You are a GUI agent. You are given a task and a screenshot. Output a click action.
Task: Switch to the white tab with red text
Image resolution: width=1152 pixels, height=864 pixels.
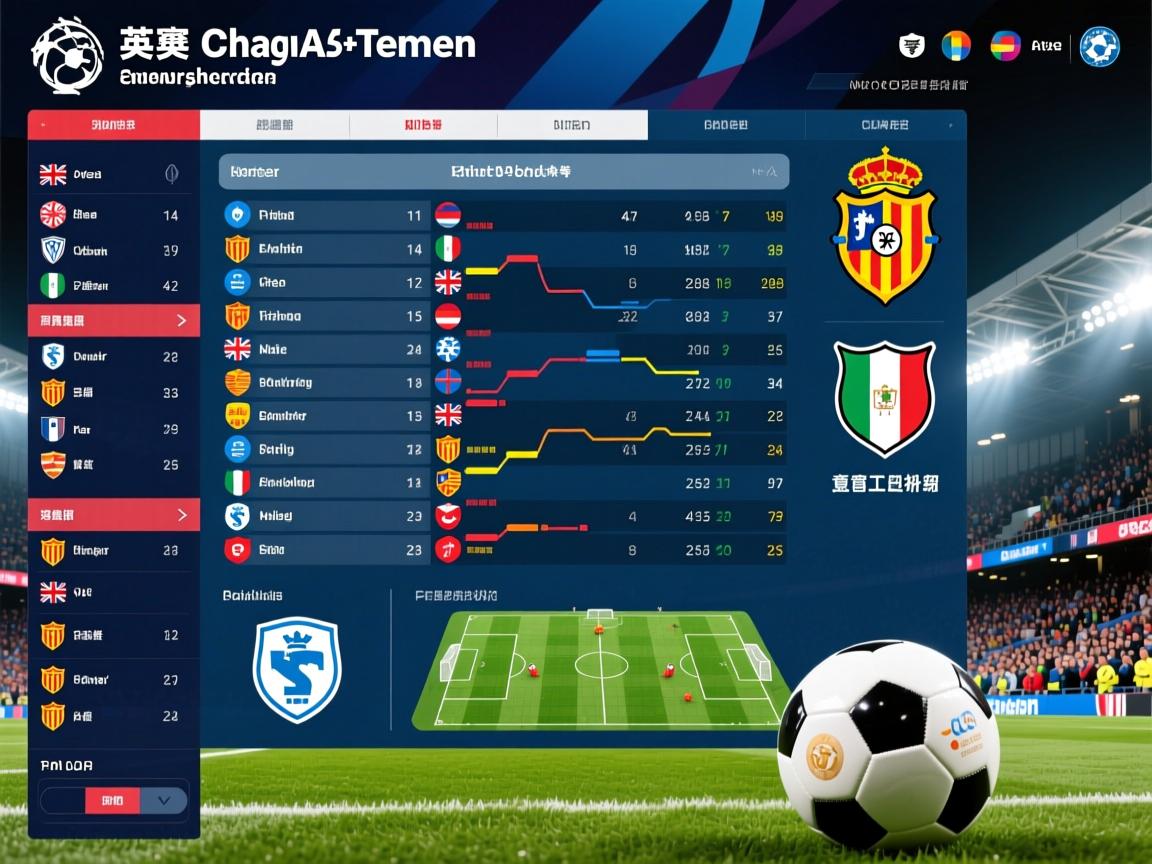point(423,125)
